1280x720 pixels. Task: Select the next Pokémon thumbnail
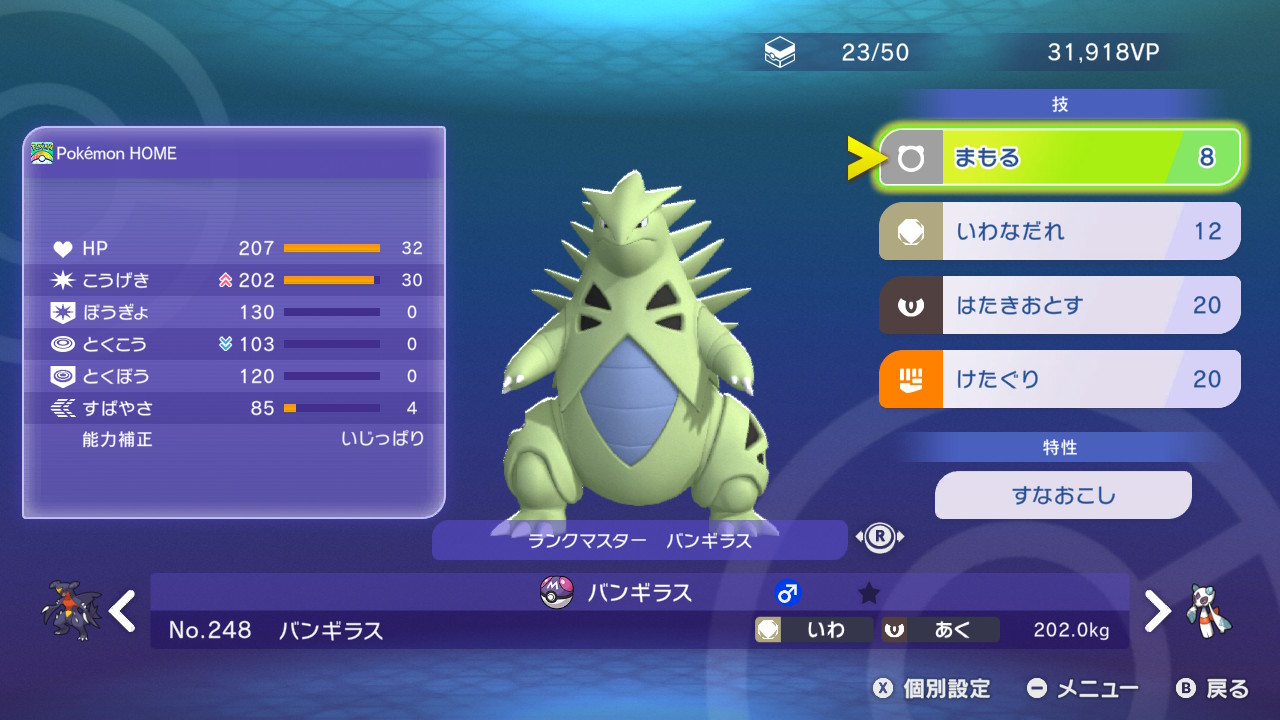tap(1207, 611)
